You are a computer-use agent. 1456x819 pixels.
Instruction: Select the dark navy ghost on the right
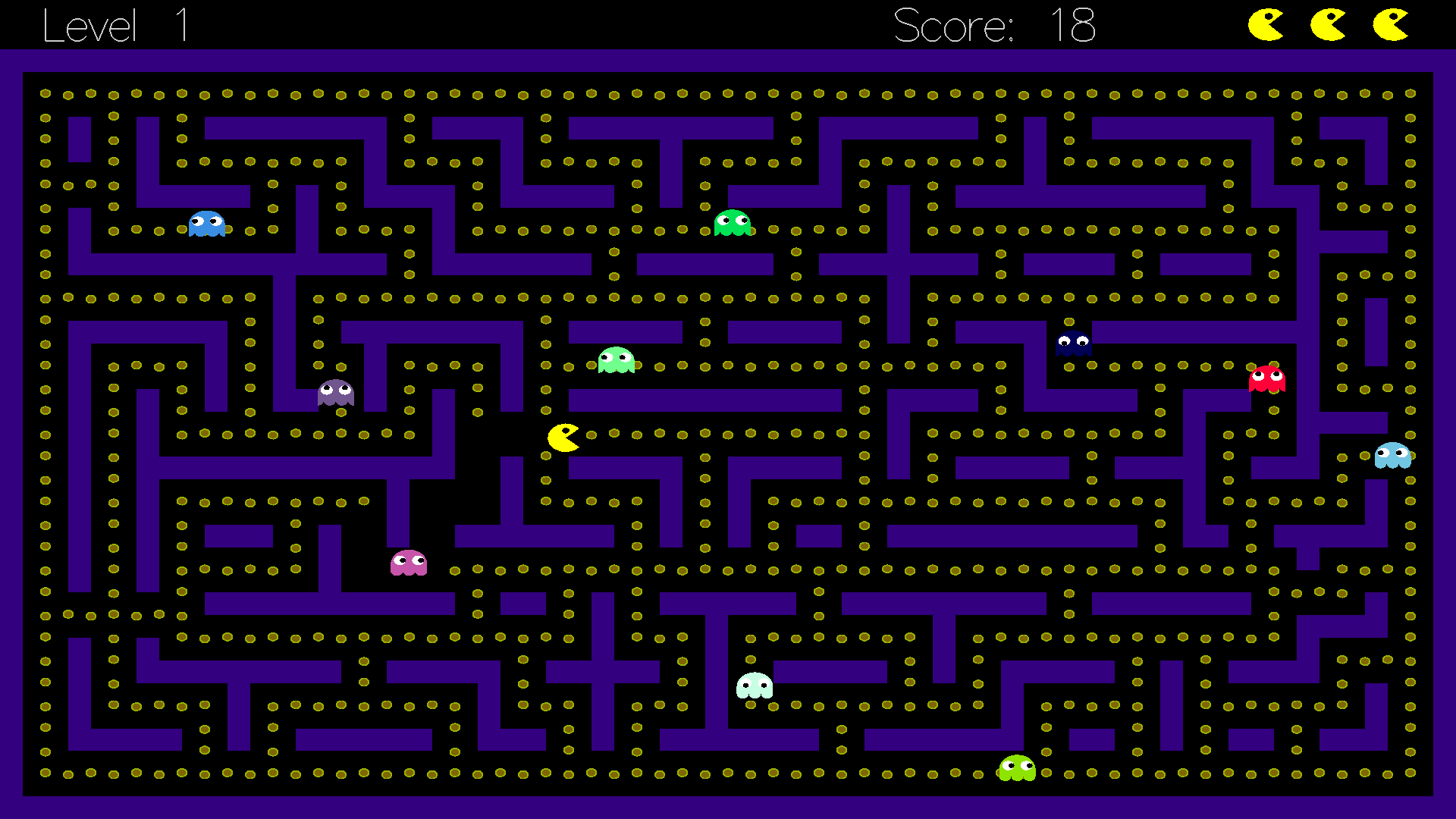1075,343
